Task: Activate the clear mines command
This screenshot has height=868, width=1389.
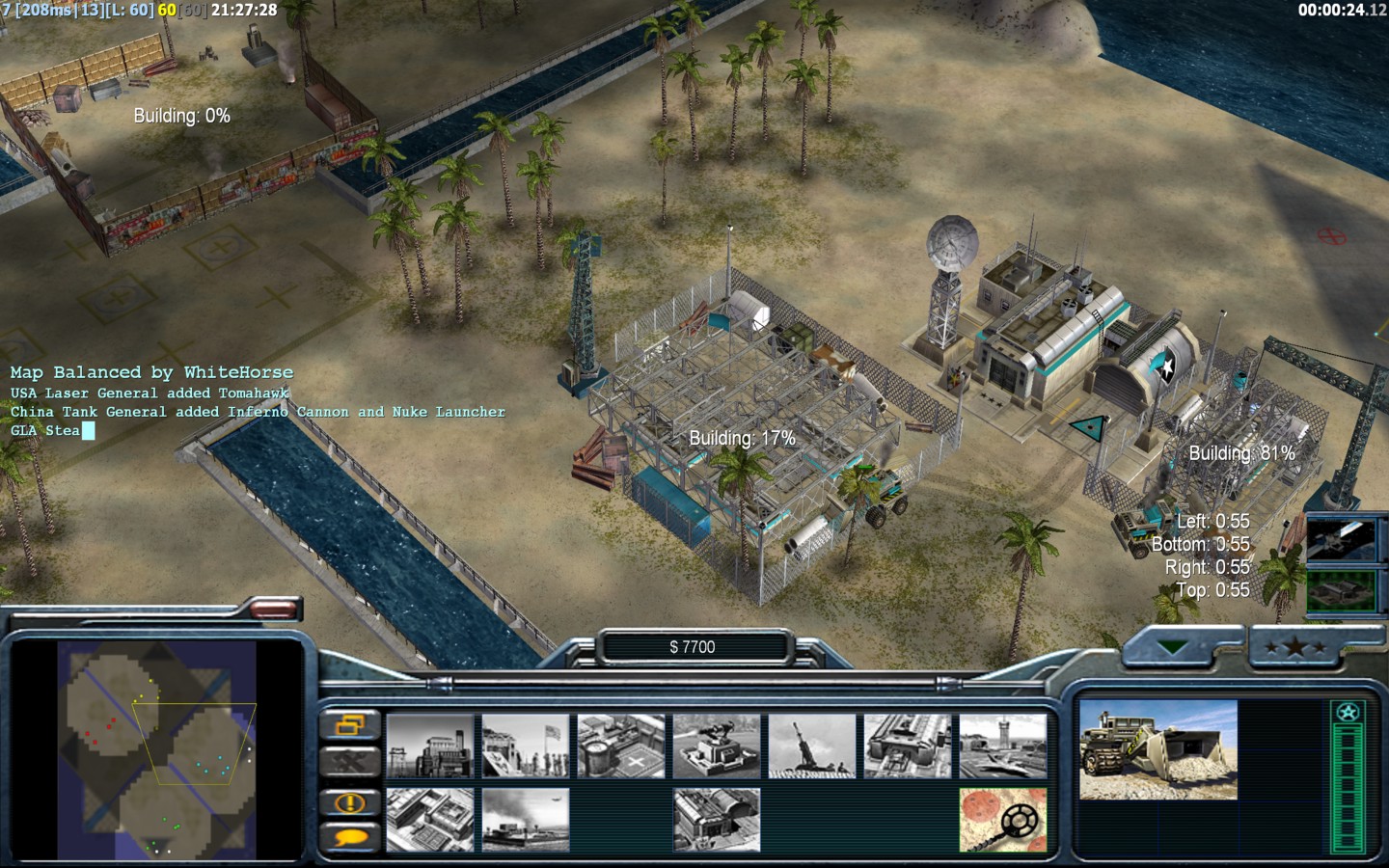Action: pos(1003,820)
